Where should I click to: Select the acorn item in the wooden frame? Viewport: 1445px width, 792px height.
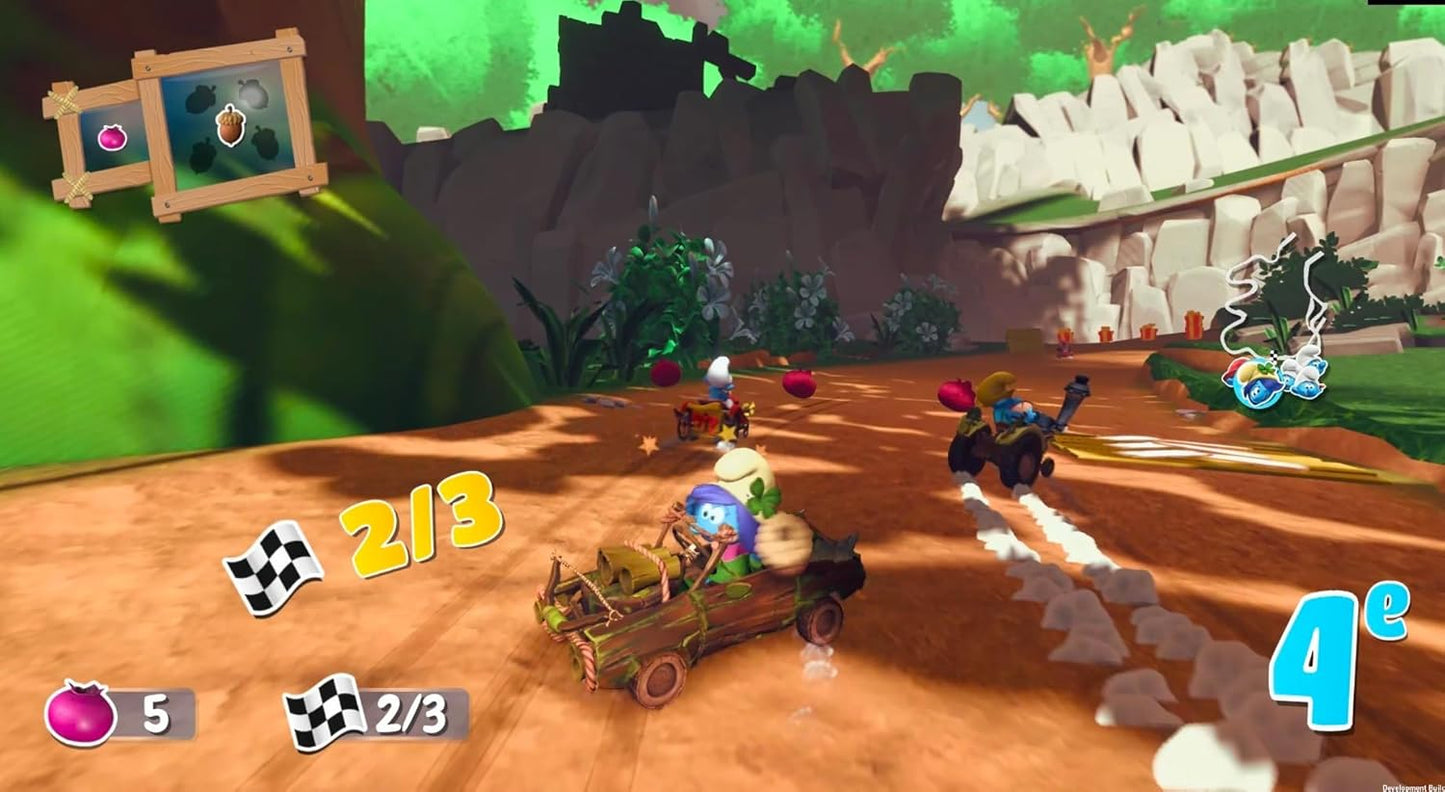[231, 124]
